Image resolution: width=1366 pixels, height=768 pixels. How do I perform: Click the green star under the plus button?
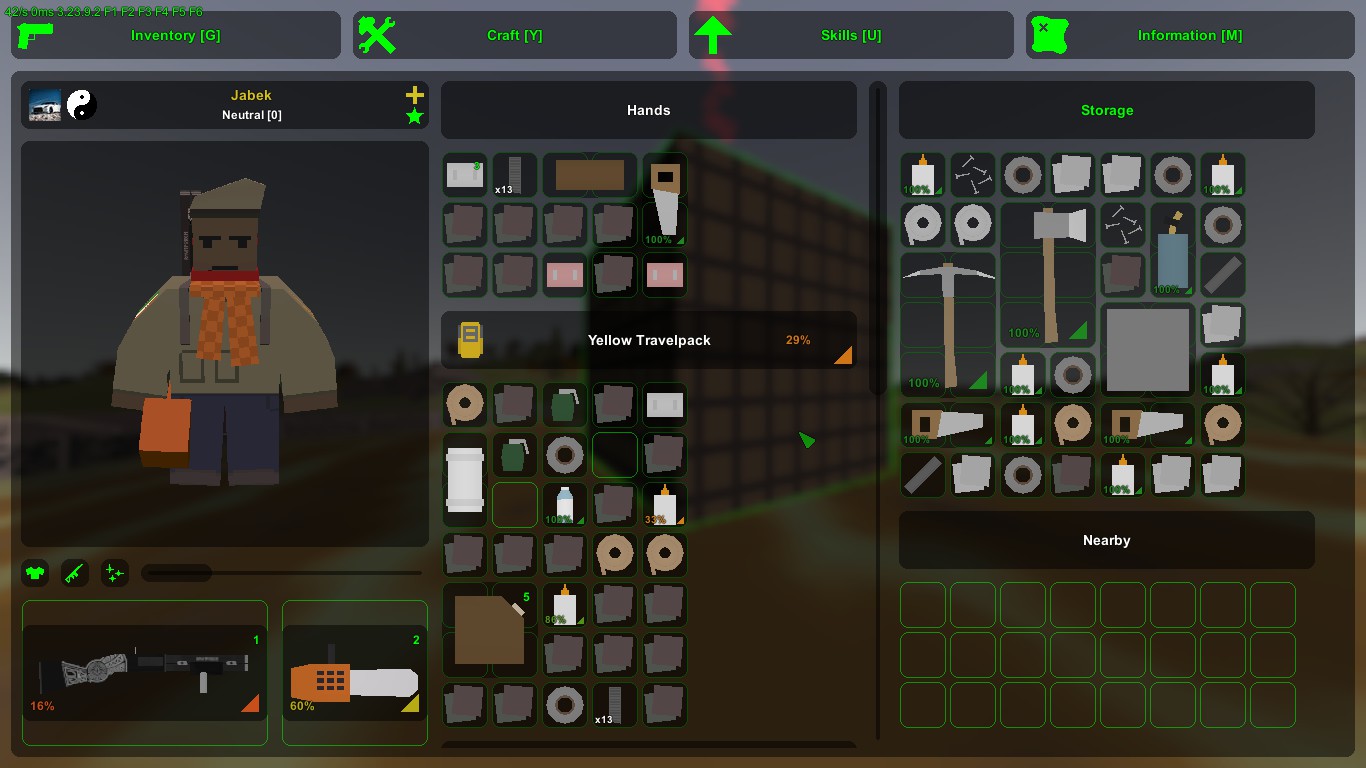coord(414,115)
